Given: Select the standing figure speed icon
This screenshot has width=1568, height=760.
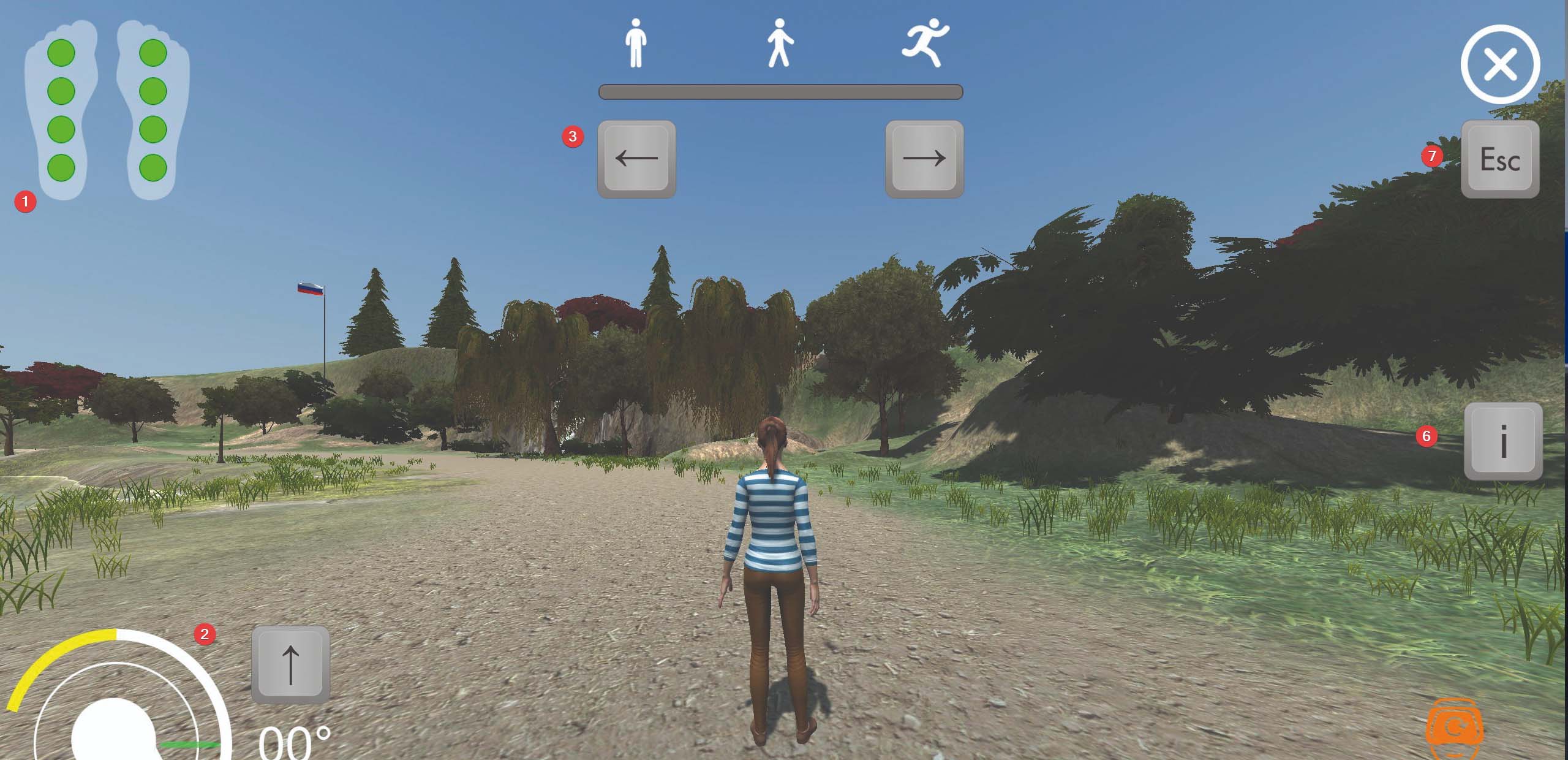Looking at the screenshot, I should (x=636, y=42).
